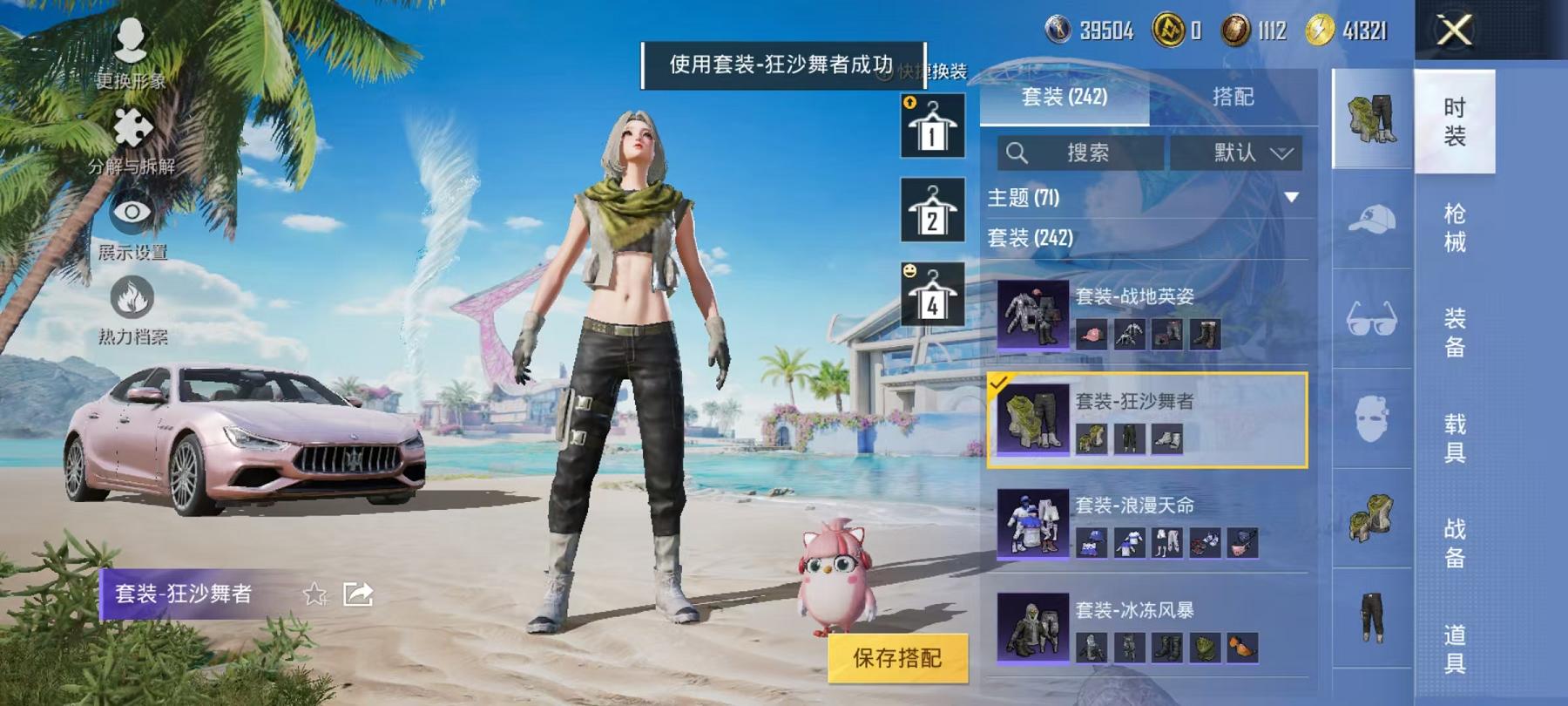Select outfit hanger slot 2
1568x706 pixels.
[931, 214]
